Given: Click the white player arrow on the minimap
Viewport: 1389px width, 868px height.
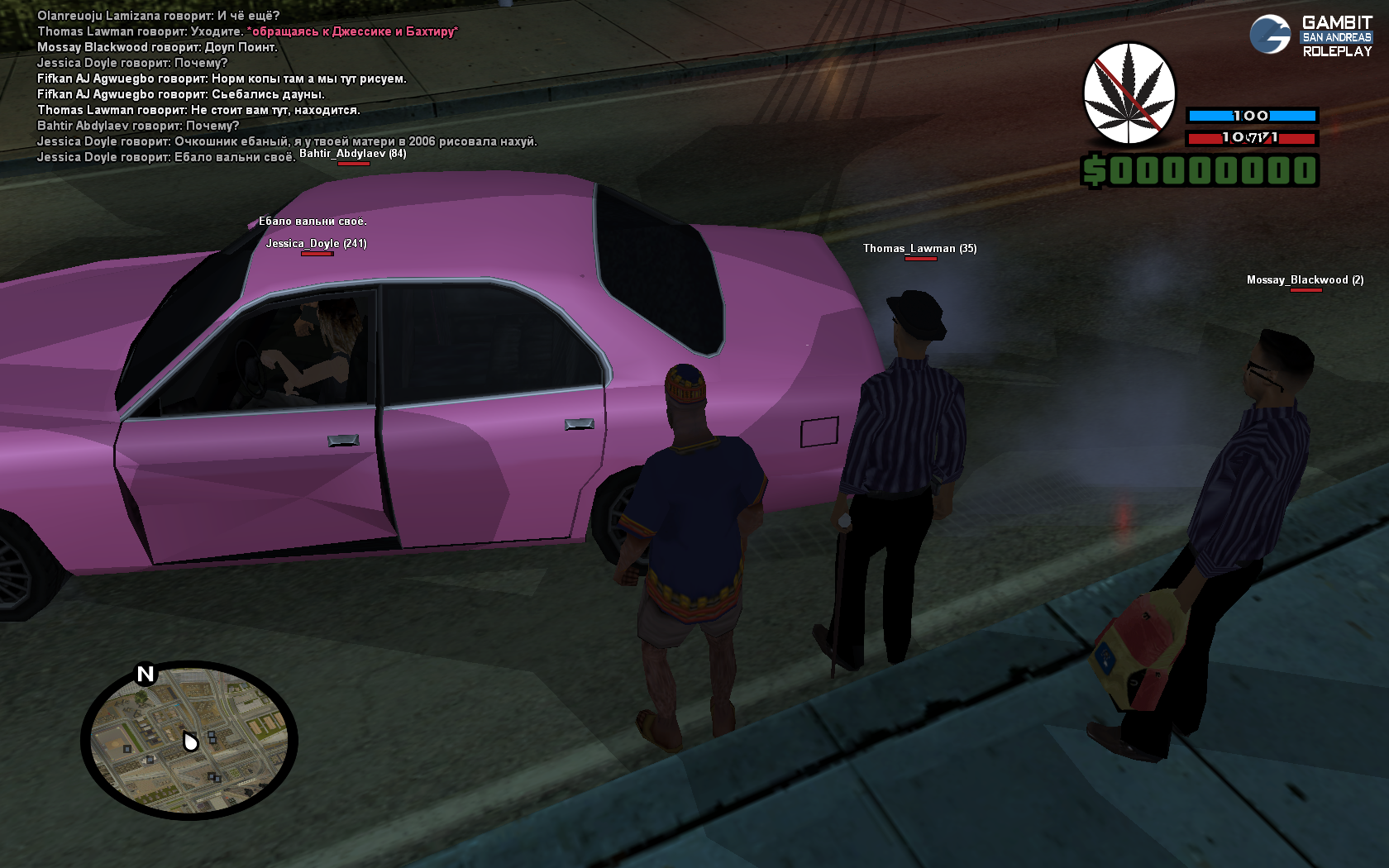Looking at the screenshot, I should tap(191, 742).
